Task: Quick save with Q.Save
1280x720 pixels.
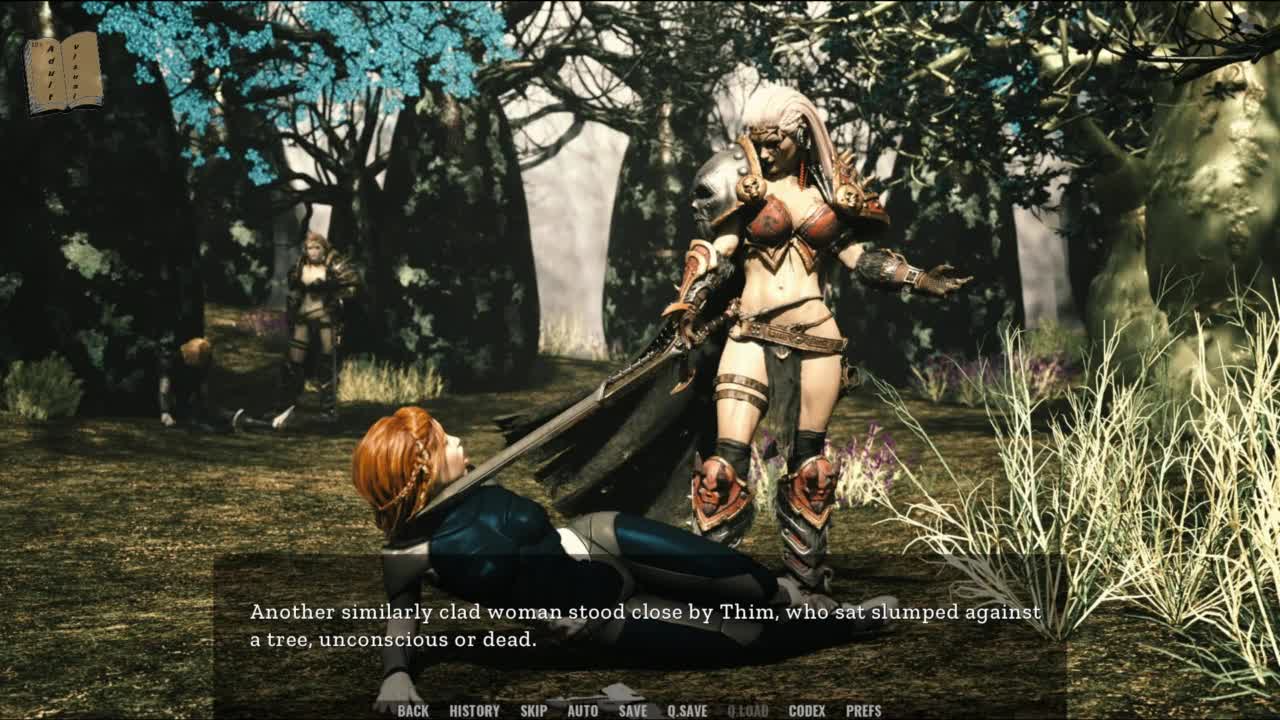Action: click(687, 711)
